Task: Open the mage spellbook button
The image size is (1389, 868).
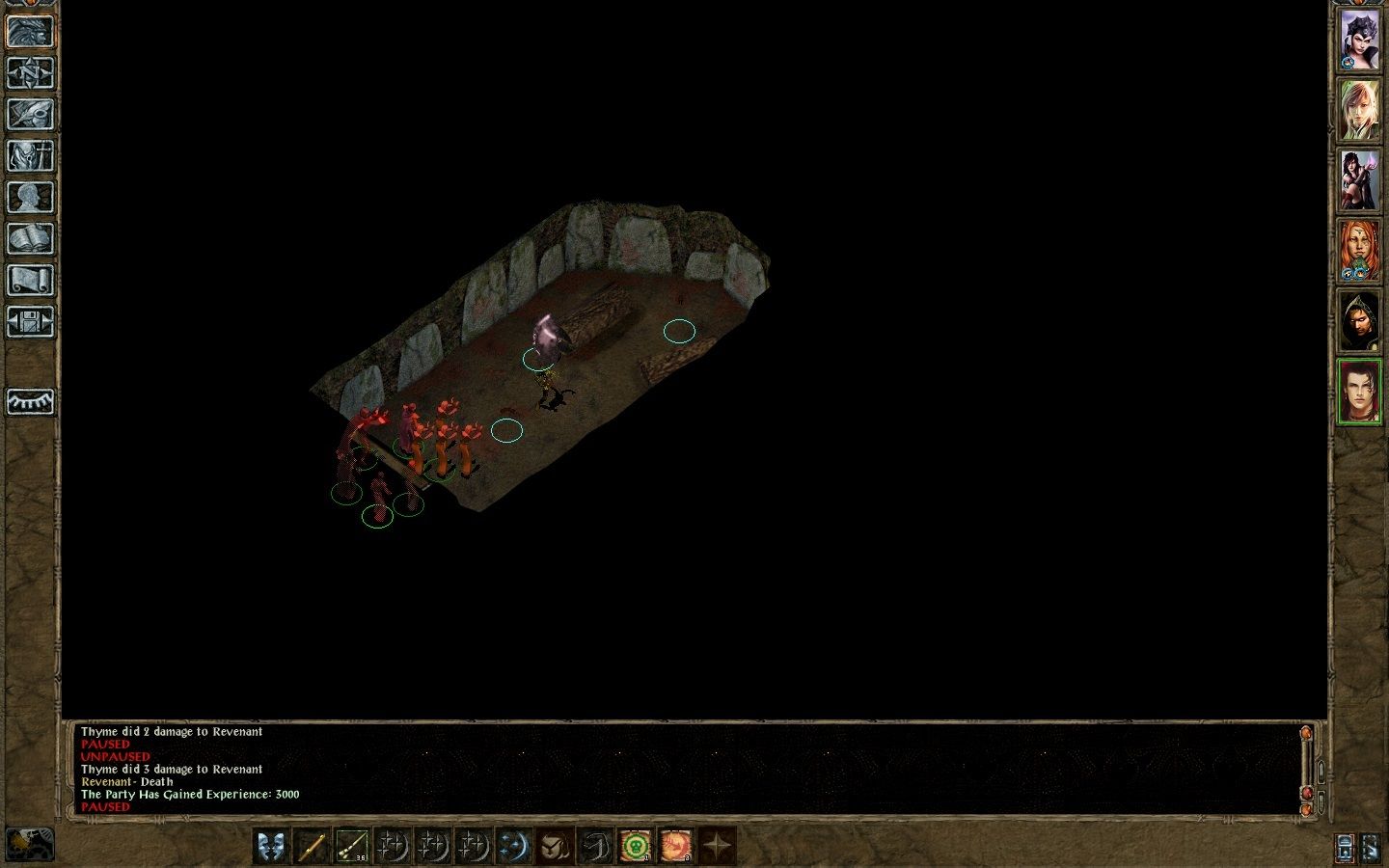Action: [30, 238]
